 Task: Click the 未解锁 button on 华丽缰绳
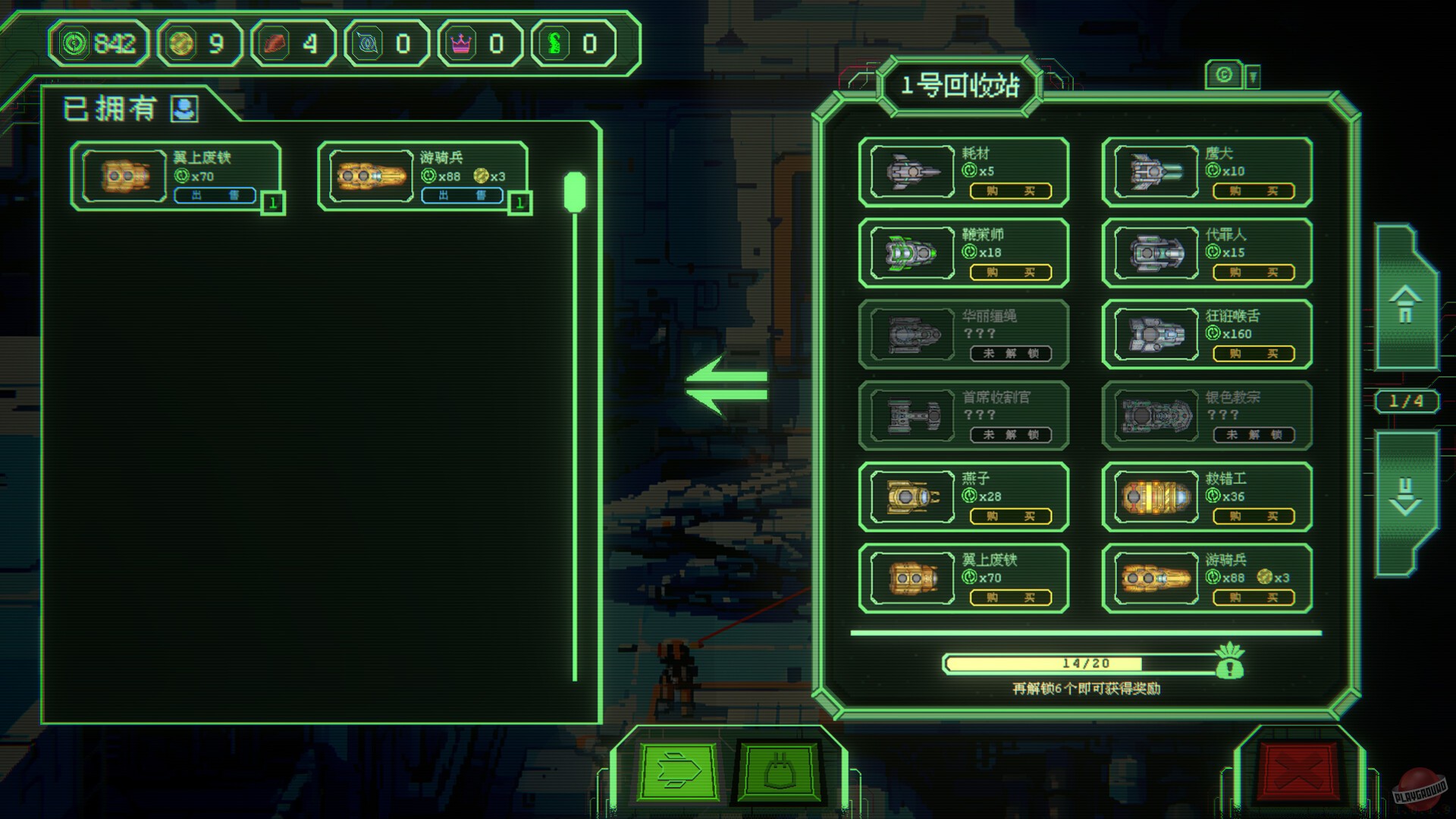coord(1010,354)
